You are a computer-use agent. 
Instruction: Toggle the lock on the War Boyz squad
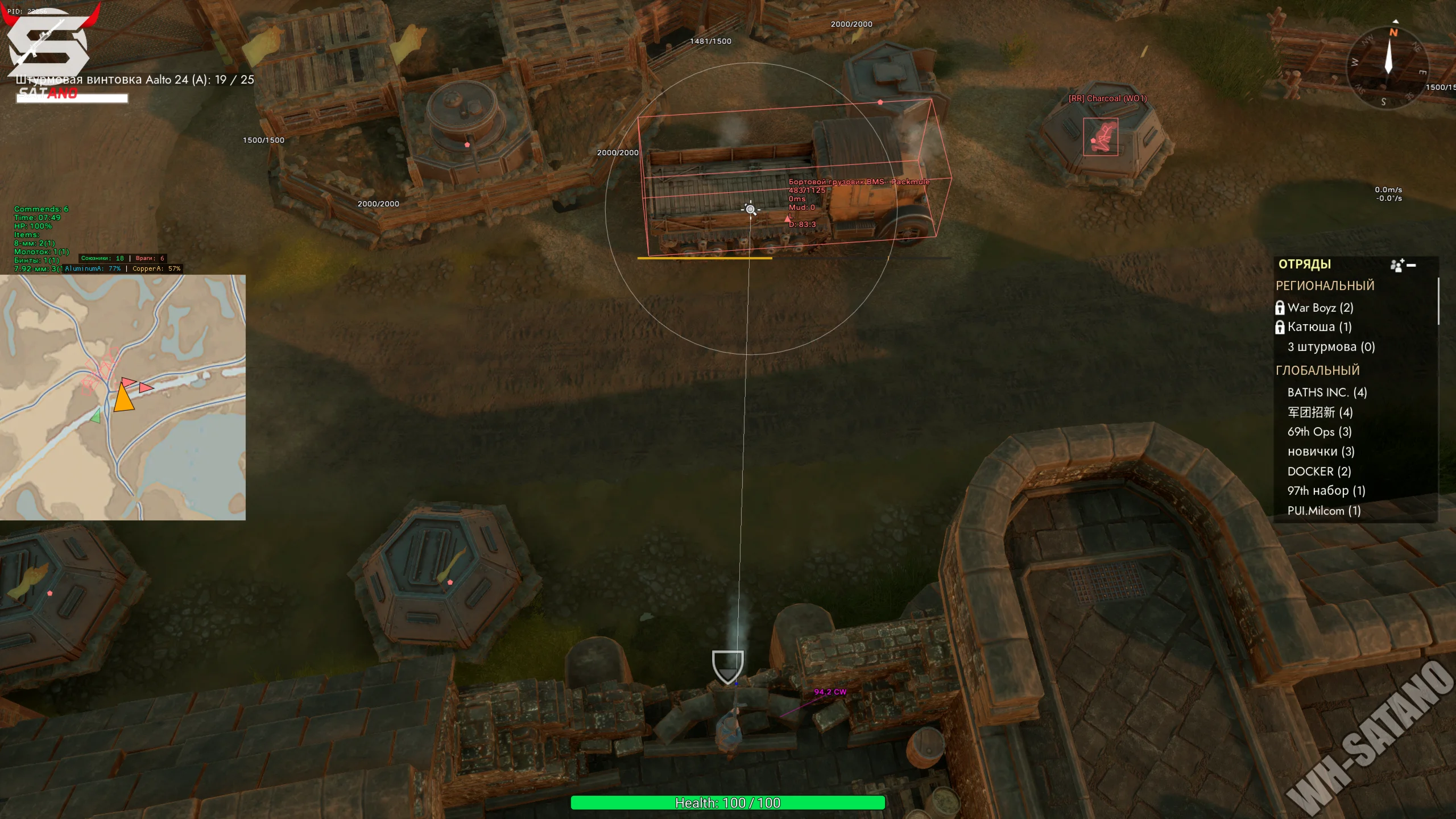tap(1280, 308)
